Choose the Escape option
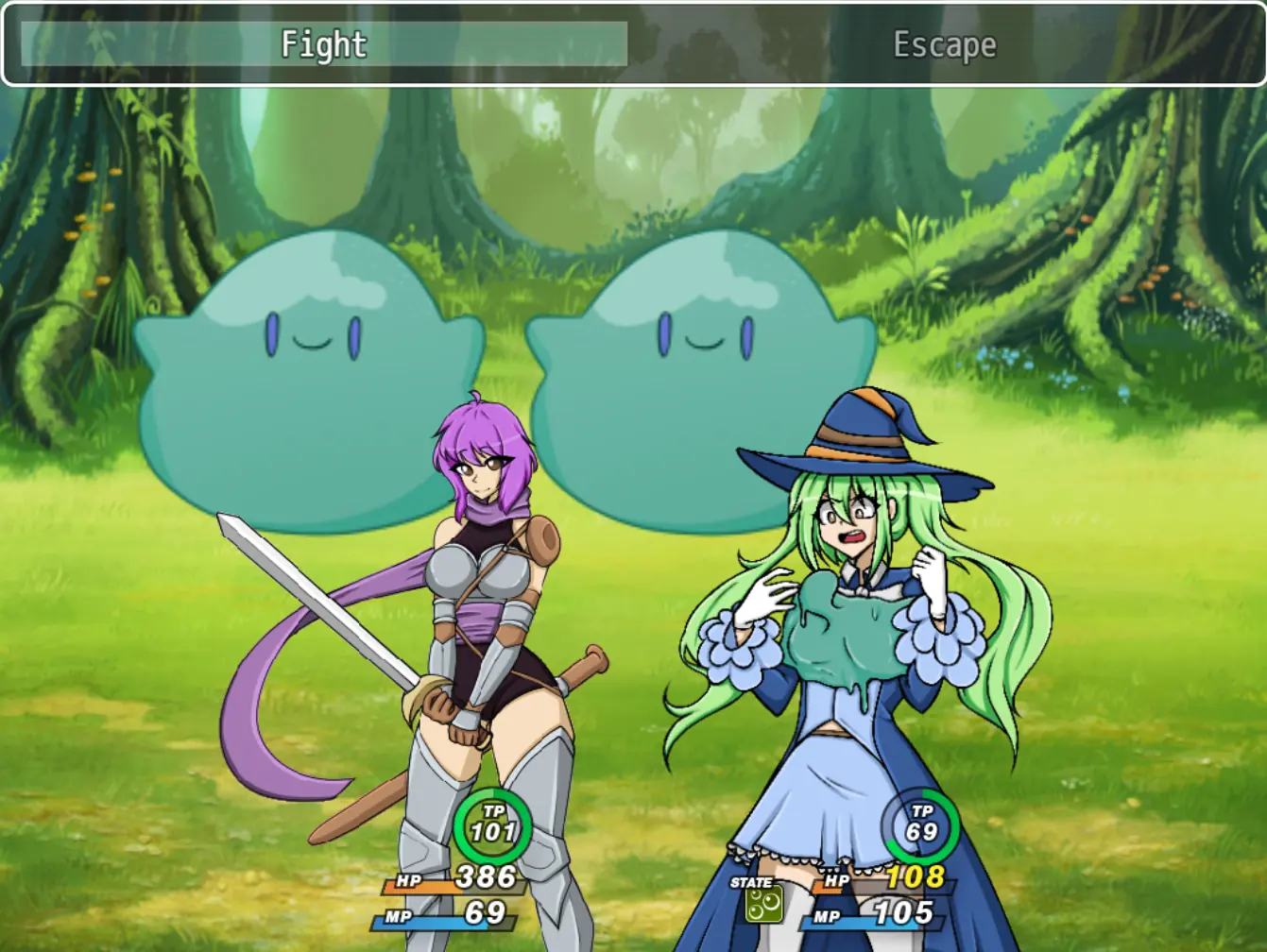The width and height of the screenshot is (1267, 952). 944,44
